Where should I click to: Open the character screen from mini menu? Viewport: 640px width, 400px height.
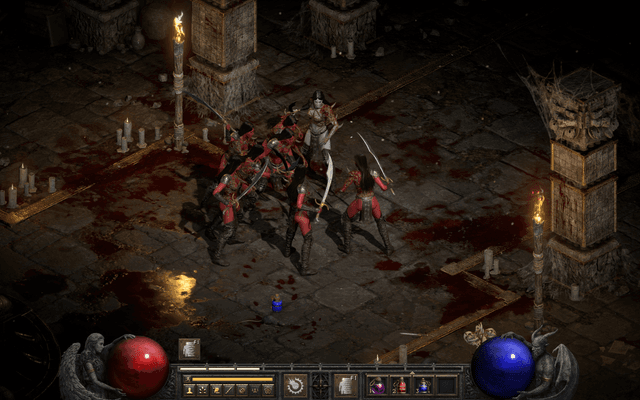click(x=189, y=389)
